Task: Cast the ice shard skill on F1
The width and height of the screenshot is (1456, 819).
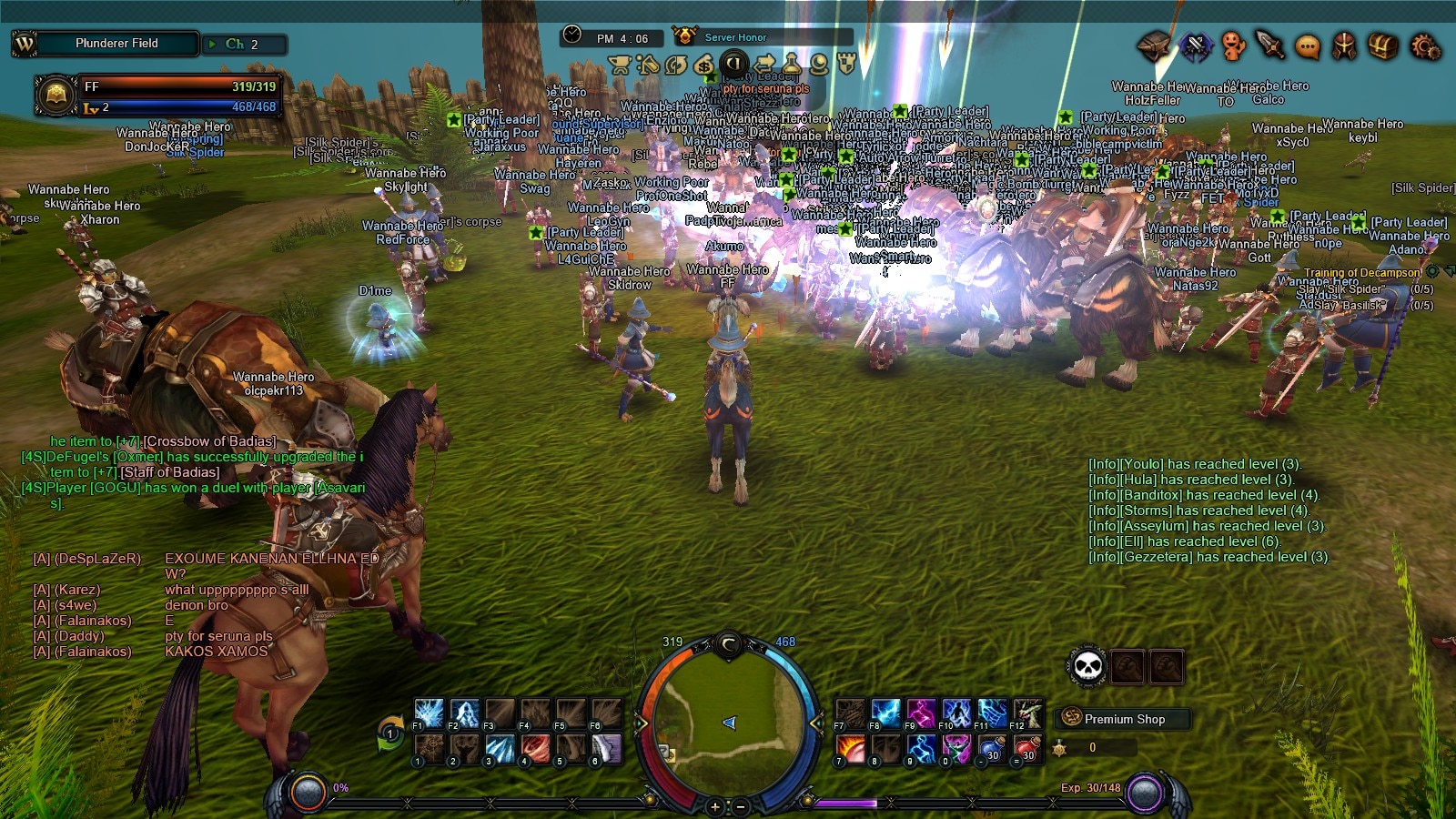Action: 429,713
